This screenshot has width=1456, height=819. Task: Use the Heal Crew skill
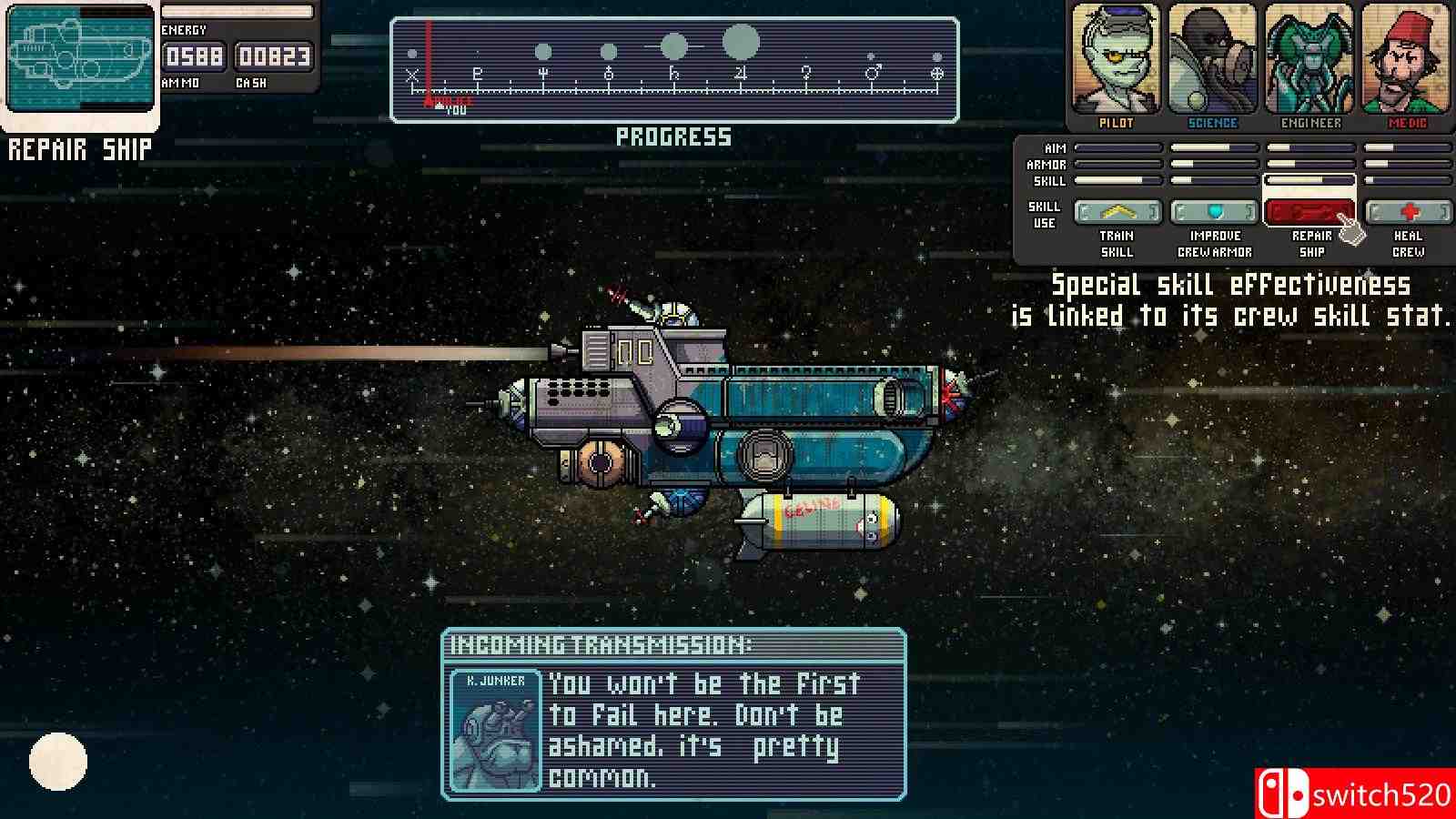pyautogui.click(x=1408, y=213)
